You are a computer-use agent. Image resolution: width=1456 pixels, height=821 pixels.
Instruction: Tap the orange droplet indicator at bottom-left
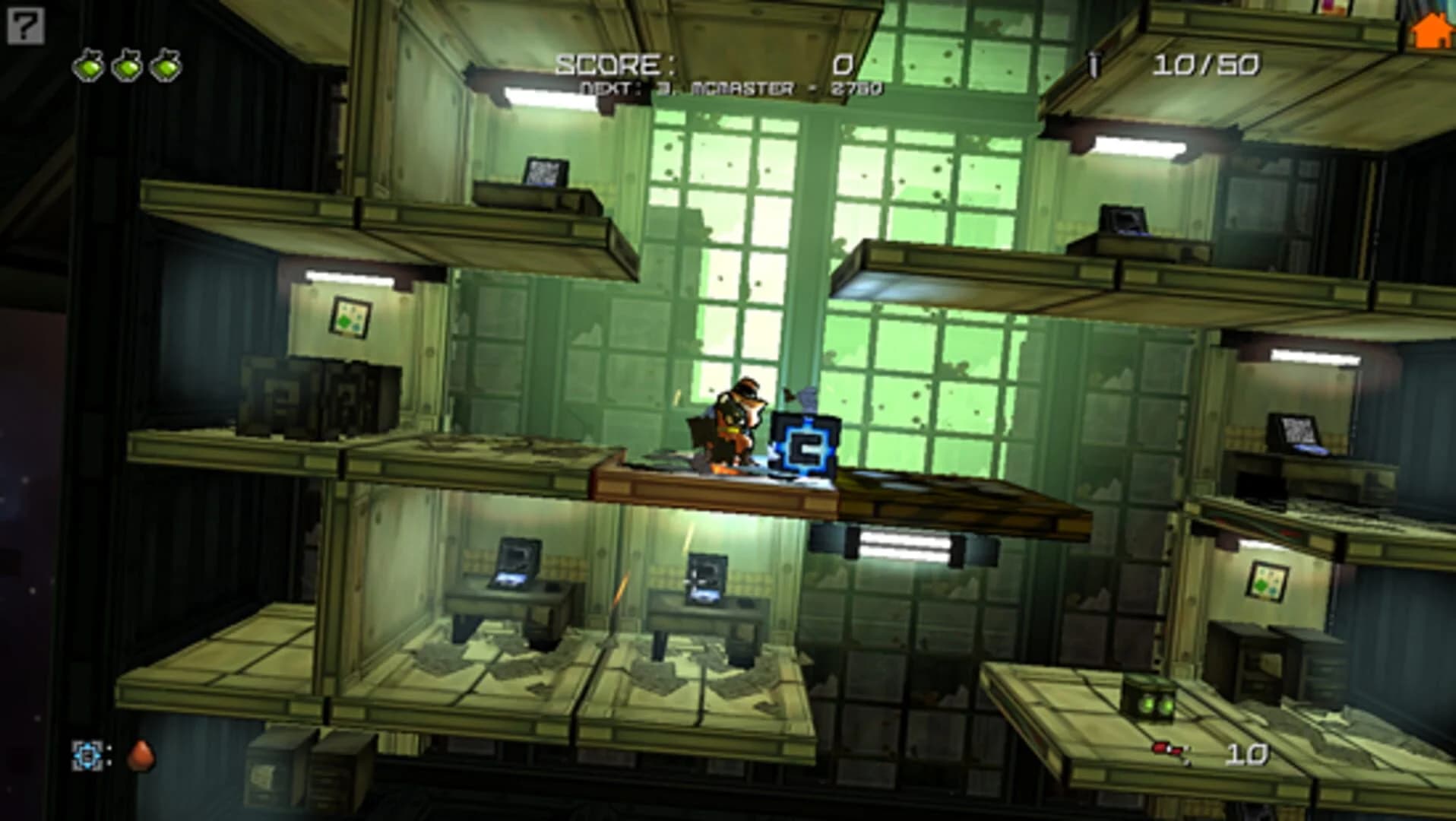144,756
